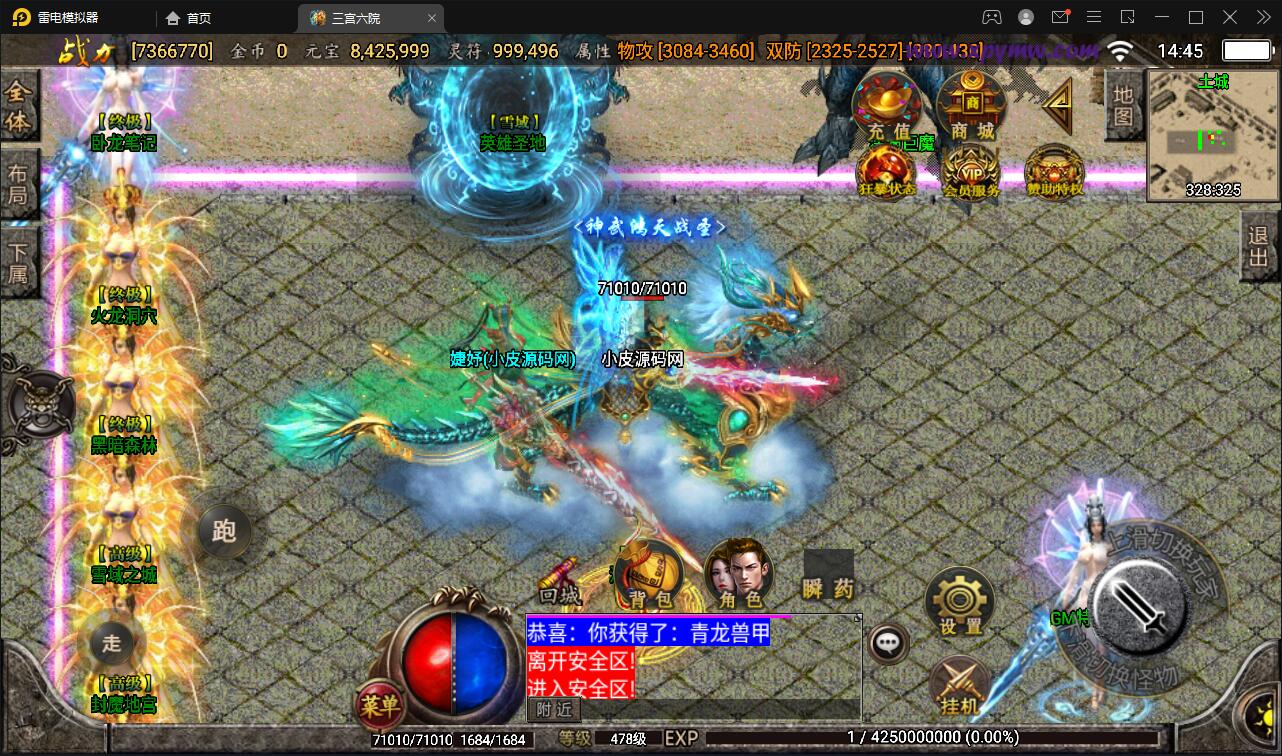Open the 菜单 menu button

pos(380,706)
